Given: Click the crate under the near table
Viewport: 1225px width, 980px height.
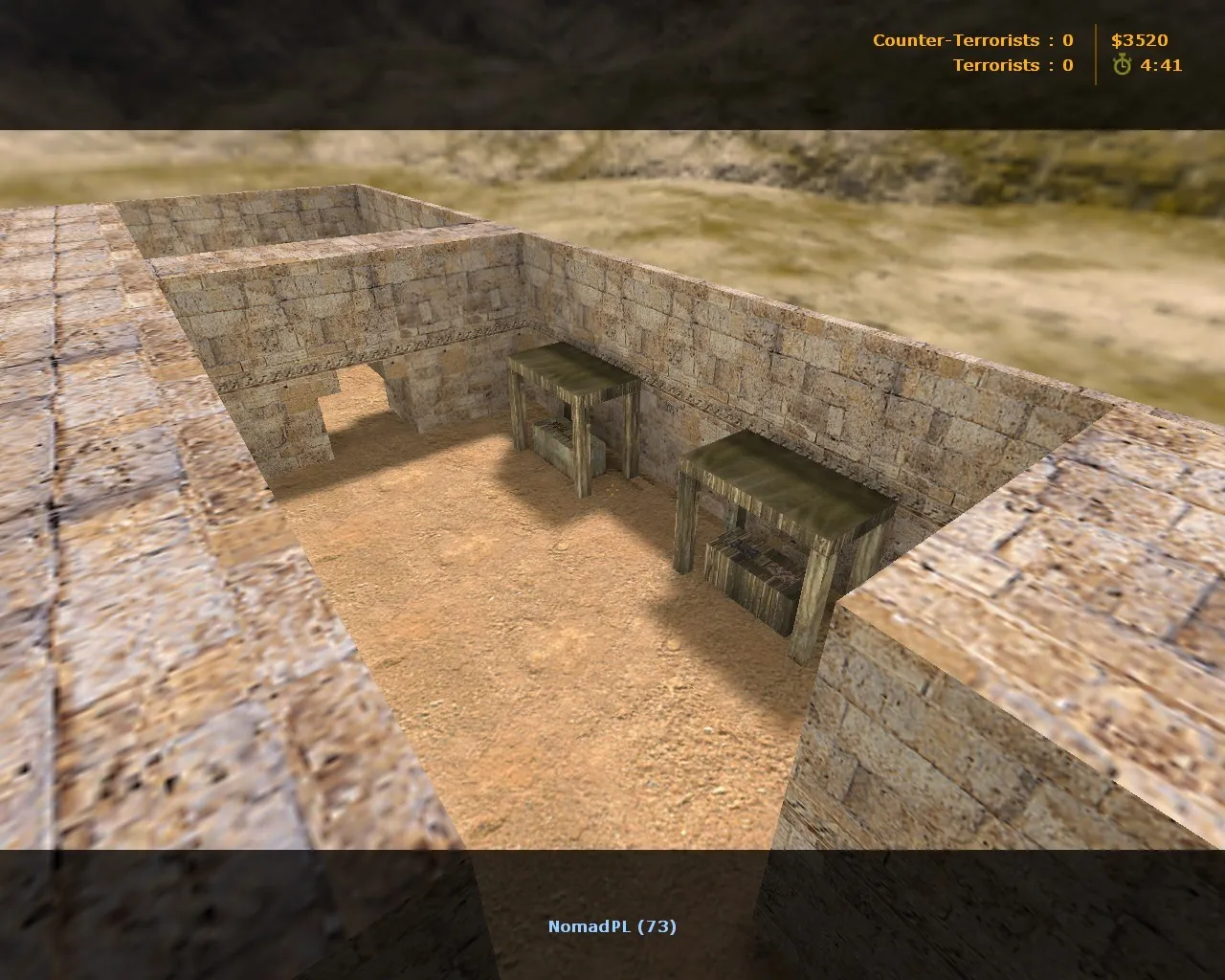Looking at the screenshot, I should 756,569.
